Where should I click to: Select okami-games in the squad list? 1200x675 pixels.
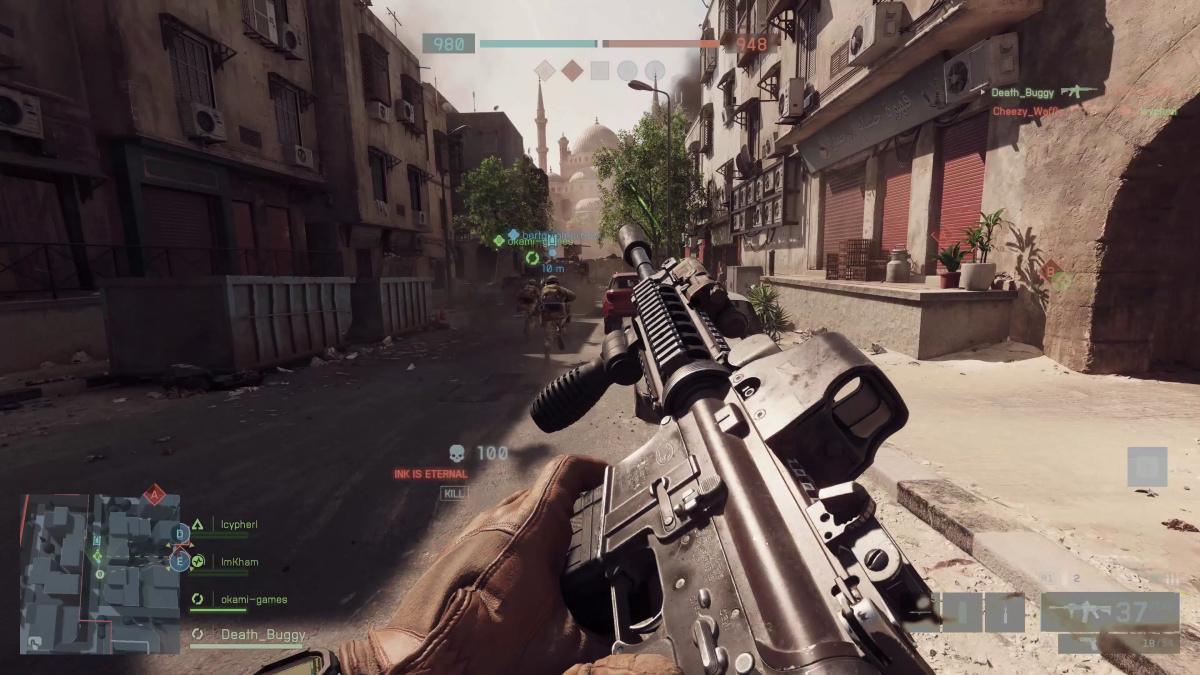pos(253,600)
